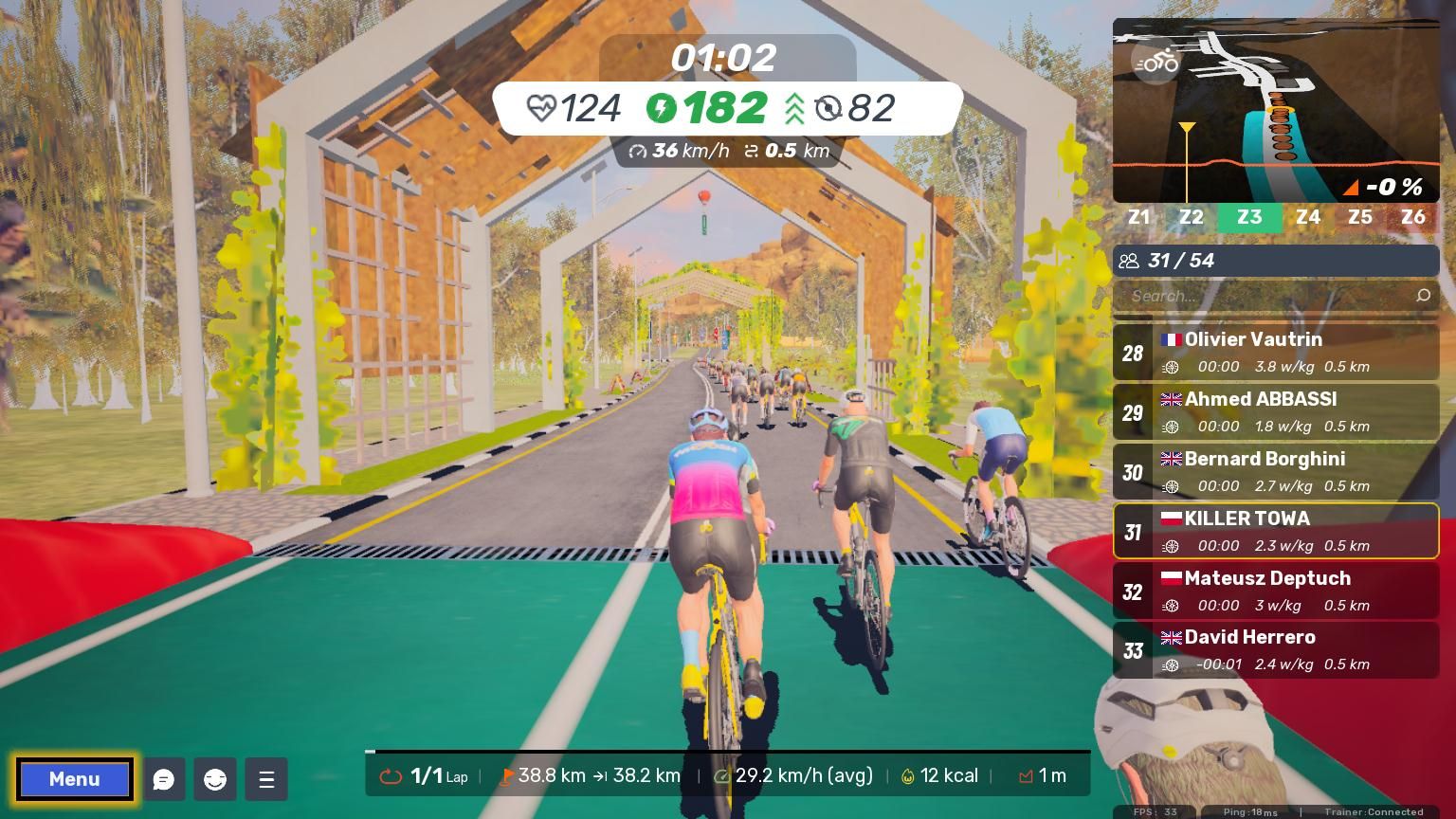
Task: Toggle the bike icon on the minimap
Action: [1156, 63]
